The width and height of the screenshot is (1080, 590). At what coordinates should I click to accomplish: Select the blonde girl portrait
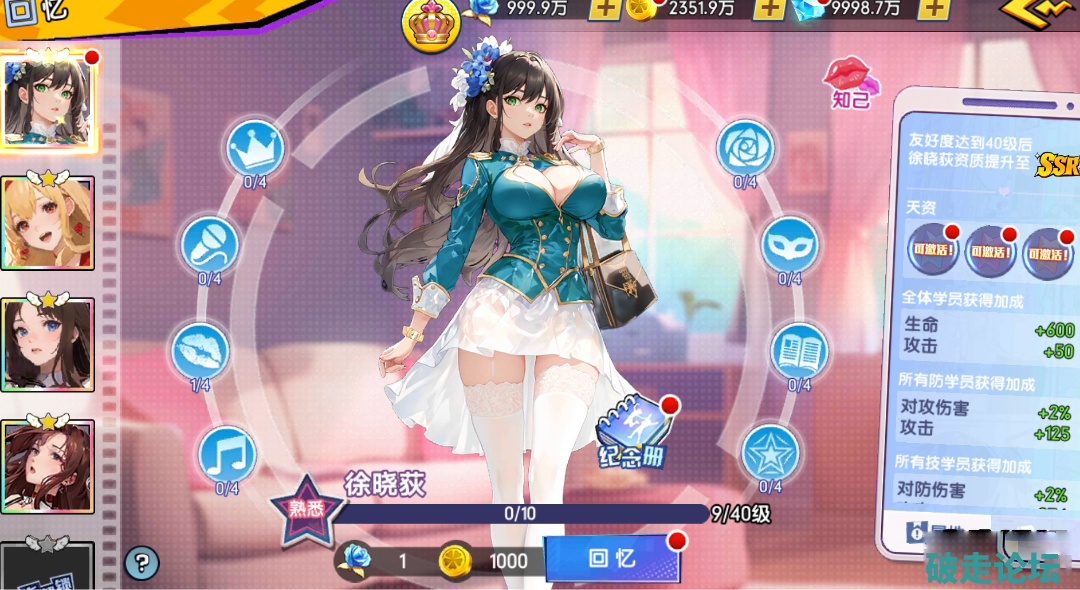[x=47, y=223]
